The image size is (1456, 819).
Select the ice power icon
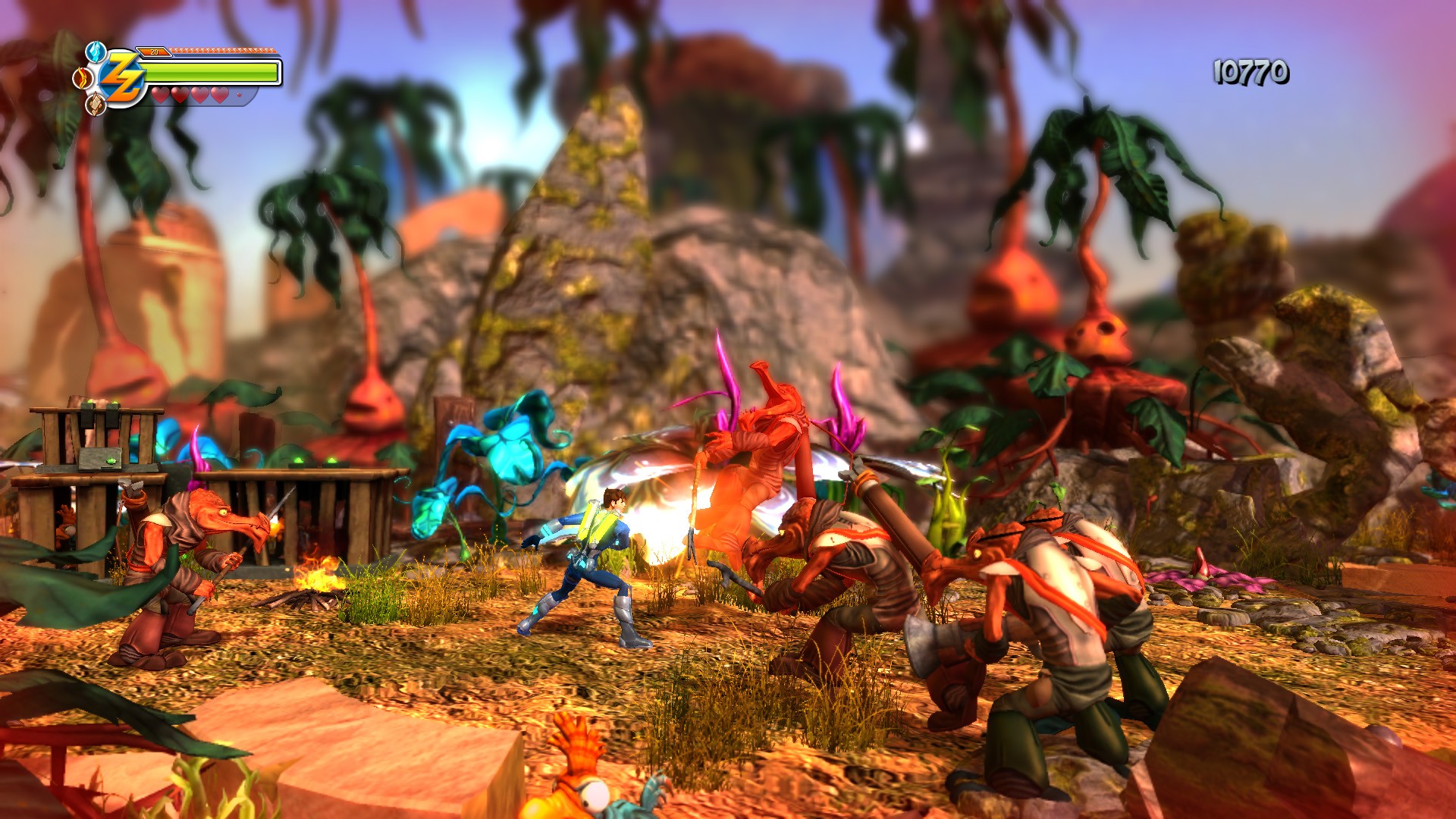(96, 52)
